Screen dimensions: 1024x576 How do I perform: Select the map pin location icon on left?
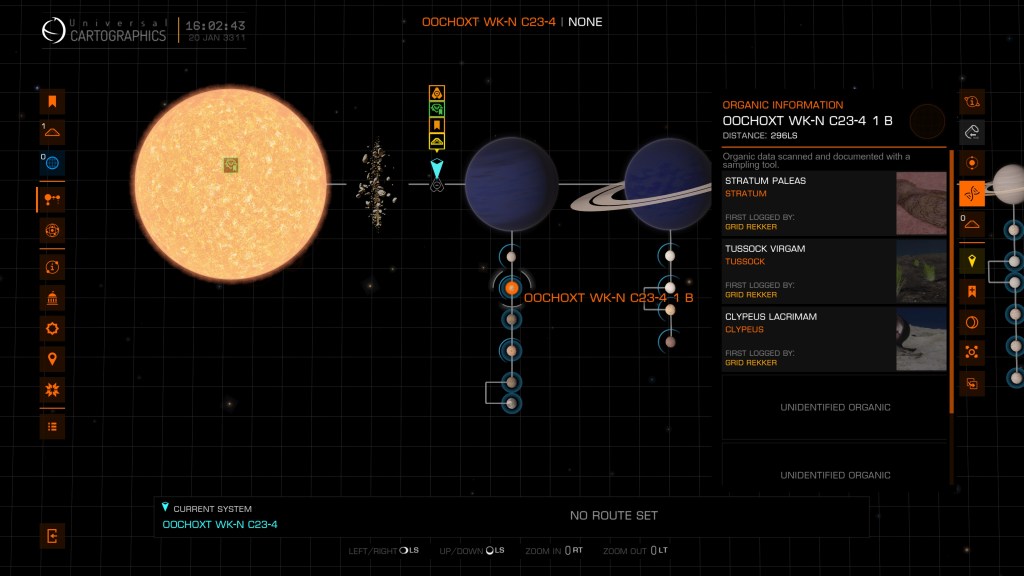point(52,359)
